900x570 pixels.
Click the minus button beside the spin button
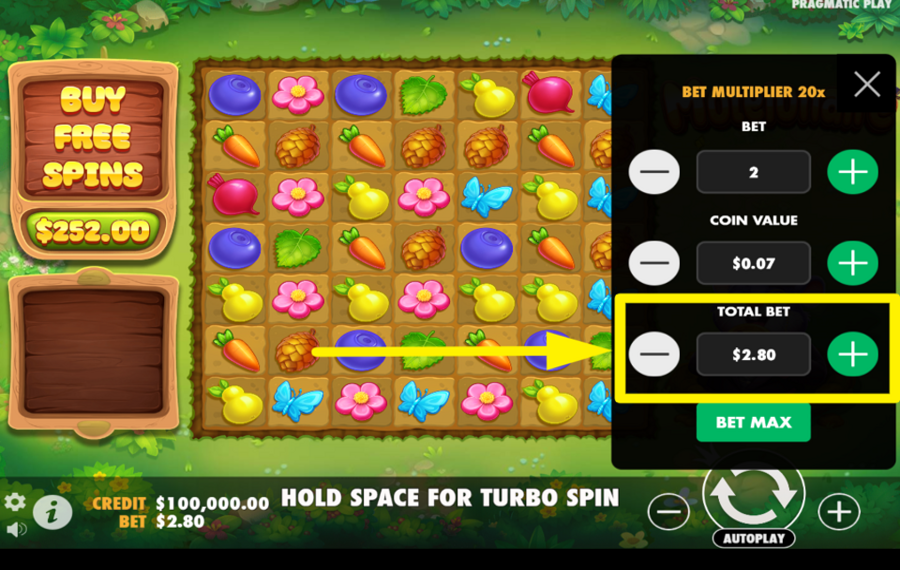668,512
